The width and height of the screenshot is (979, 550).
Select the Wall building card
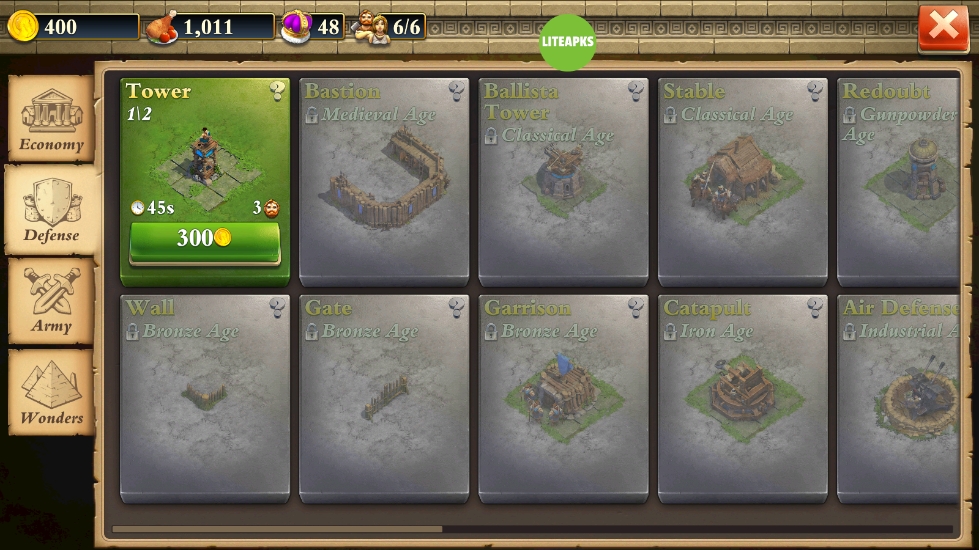(204, 398)
